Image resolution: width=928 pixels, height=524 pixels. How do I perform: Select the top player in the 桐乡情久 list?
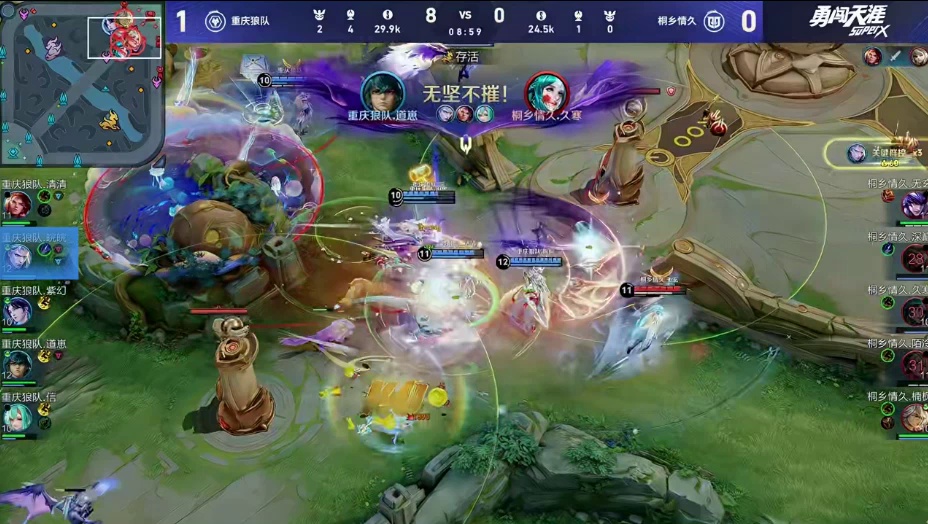point(912,204)
